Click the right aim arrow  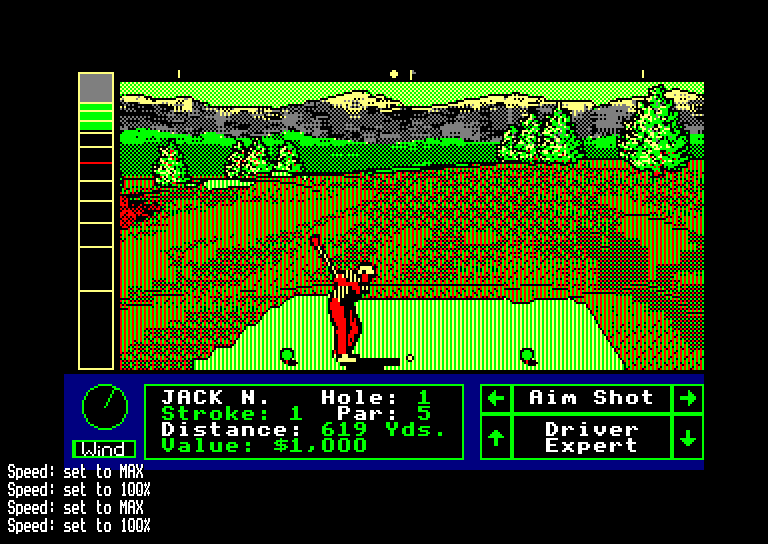point(688,398)
